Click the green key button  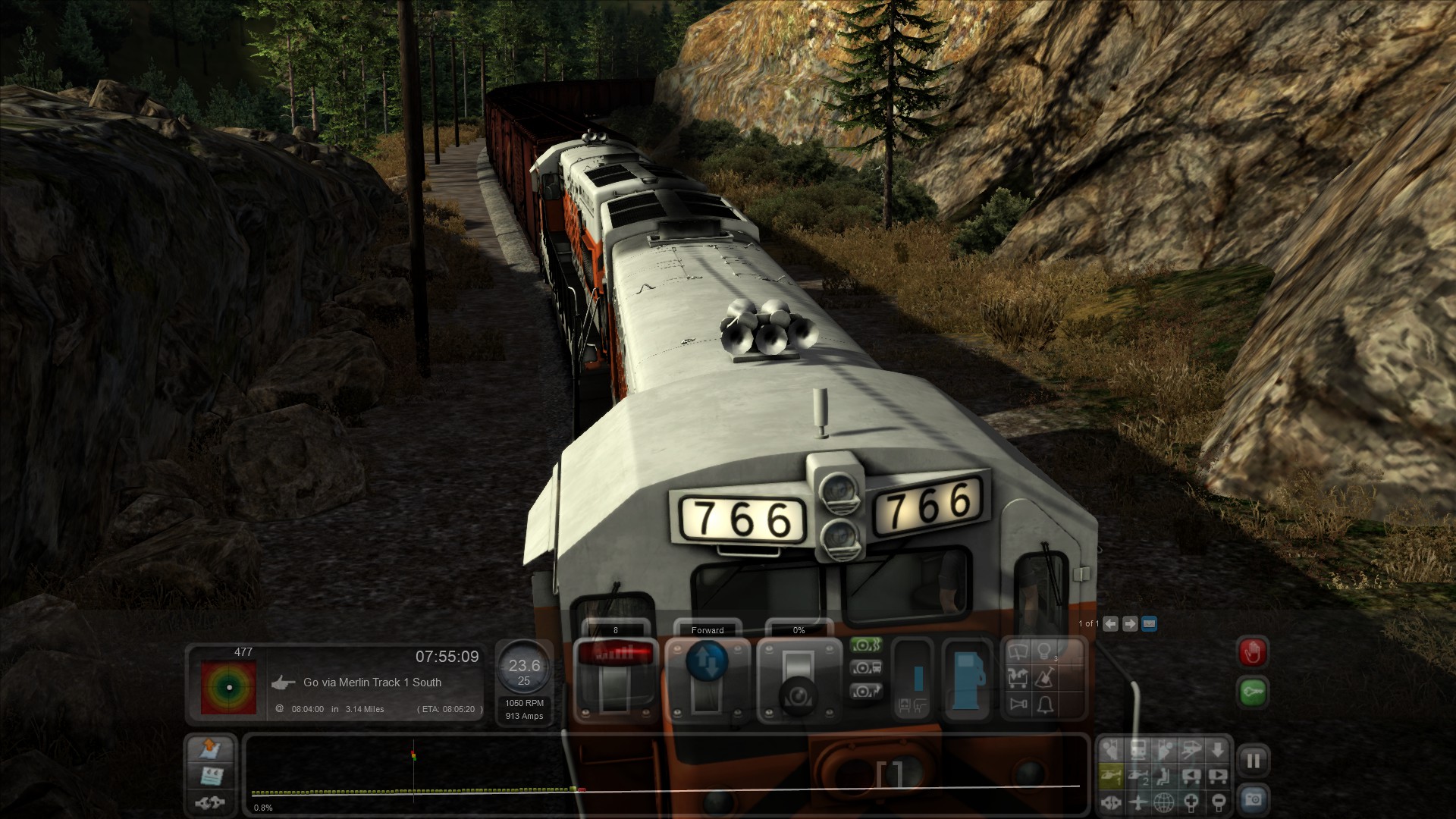(1253, 692)
